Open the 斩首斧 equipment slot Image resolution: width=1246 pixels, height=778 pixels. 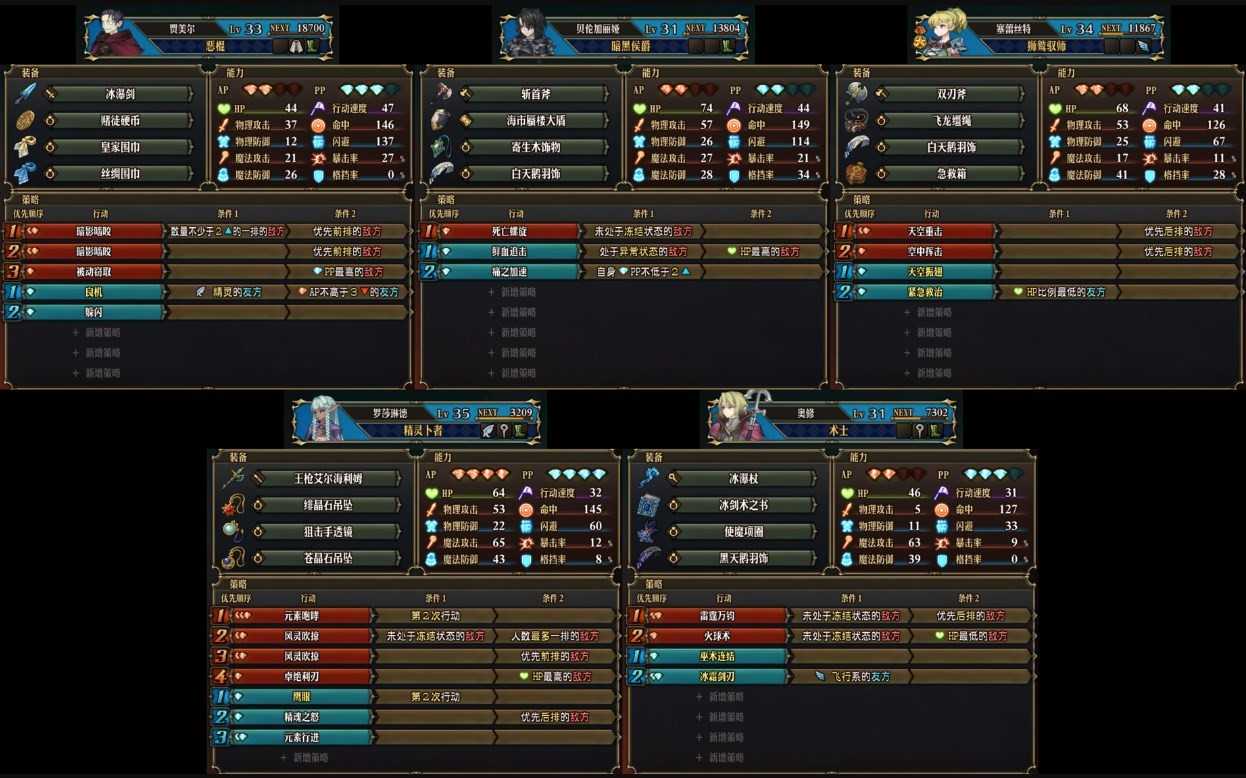click(x=537, y=94)
